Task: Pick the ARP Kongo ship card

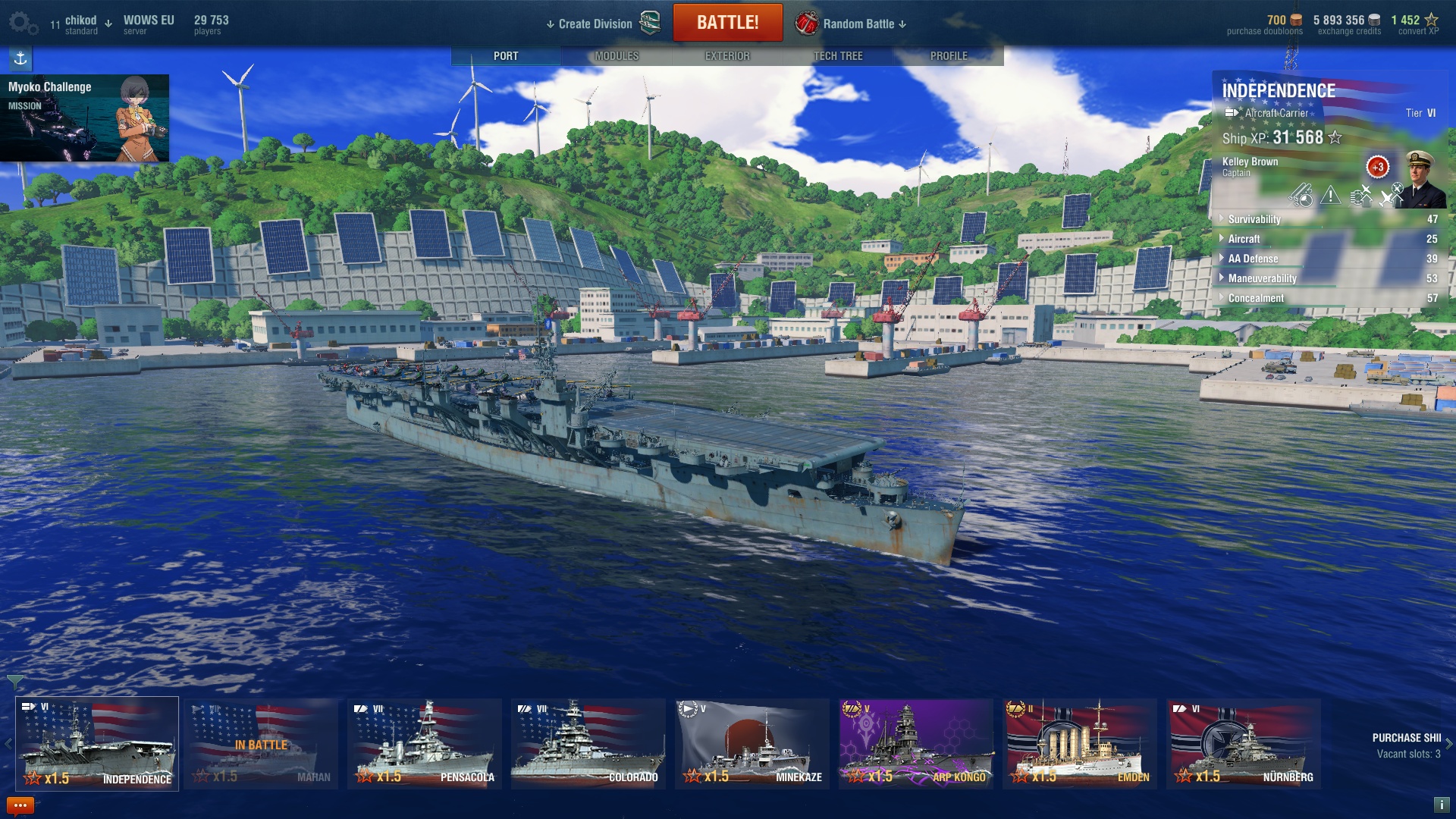Action: point(916,744)
